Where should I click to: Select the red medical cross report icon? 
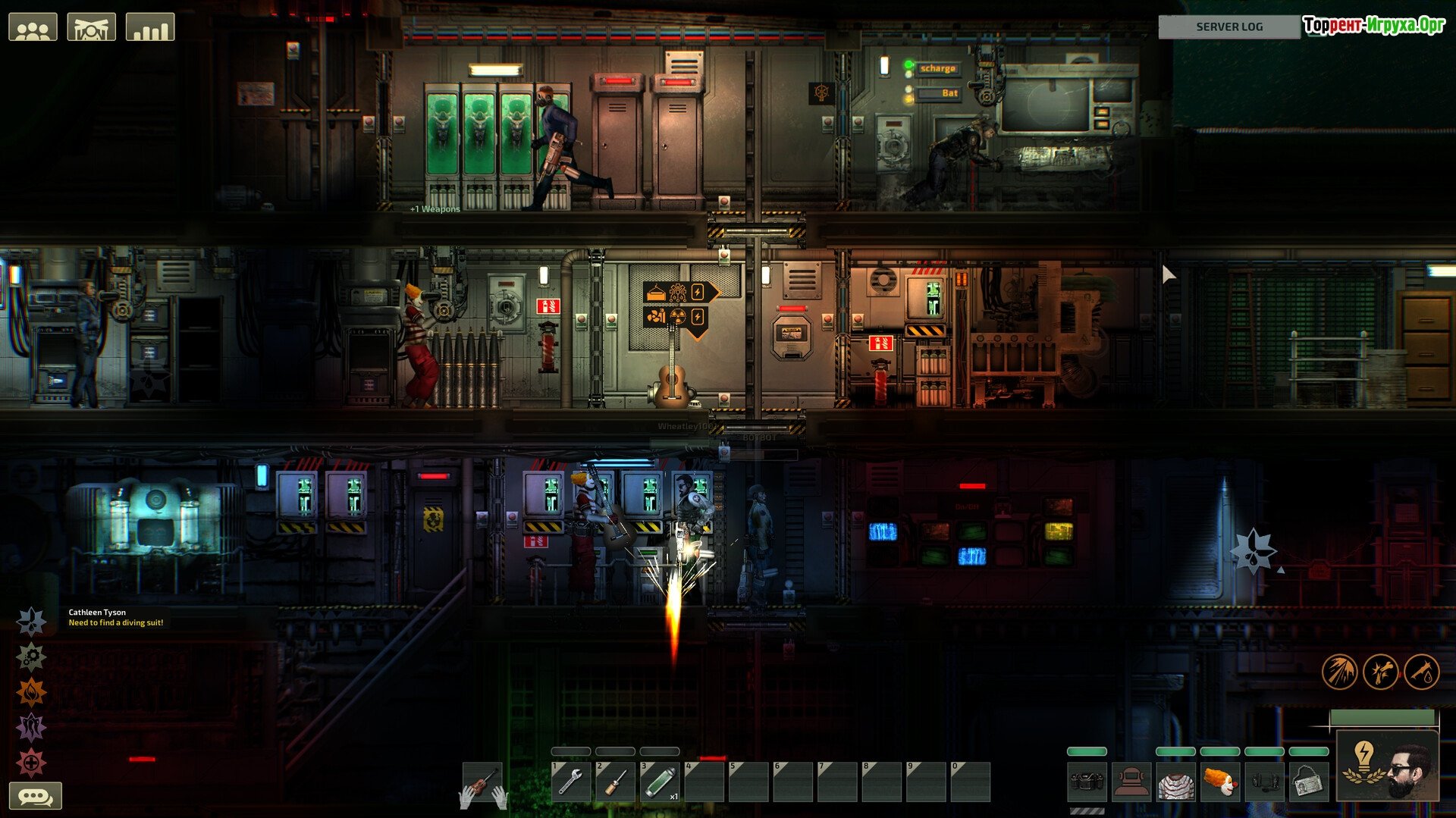32,763
